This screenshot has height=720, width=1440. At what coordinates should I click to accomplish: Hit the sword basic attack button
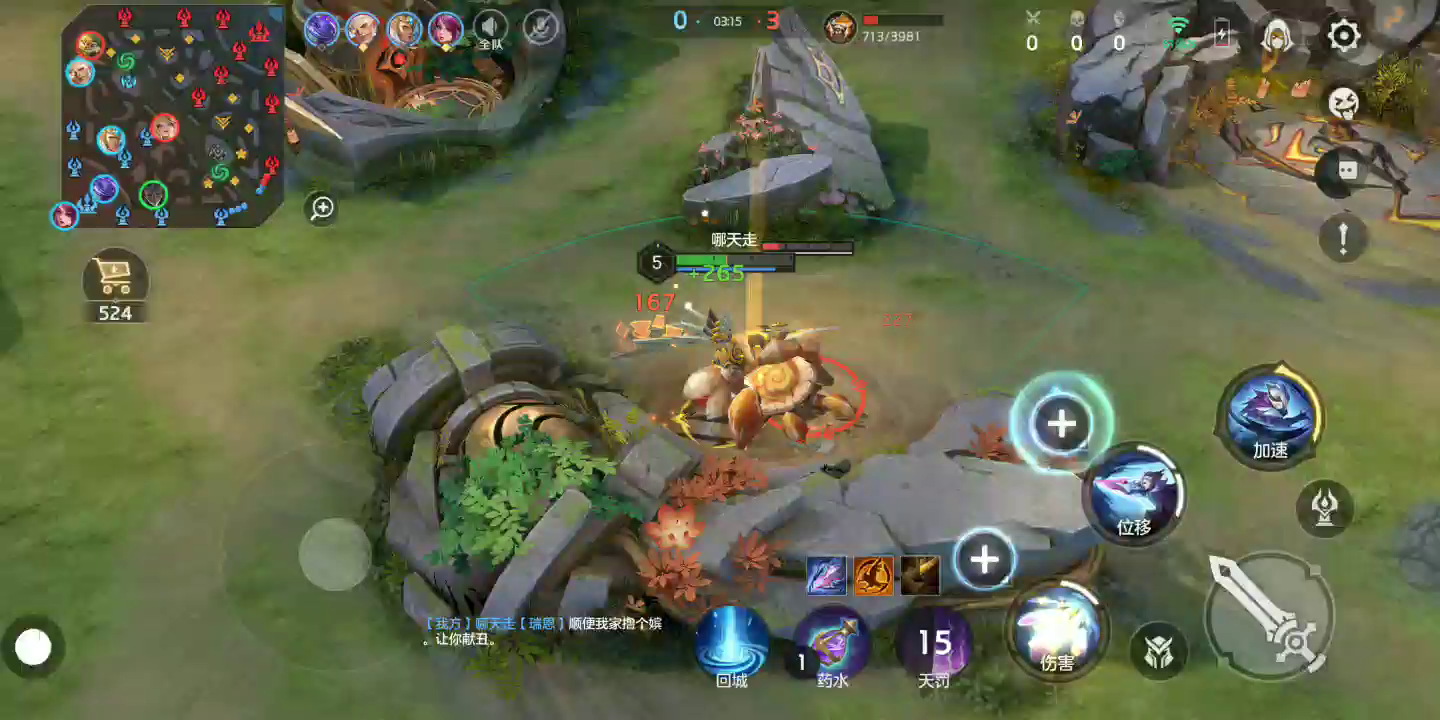point(1268,616)
